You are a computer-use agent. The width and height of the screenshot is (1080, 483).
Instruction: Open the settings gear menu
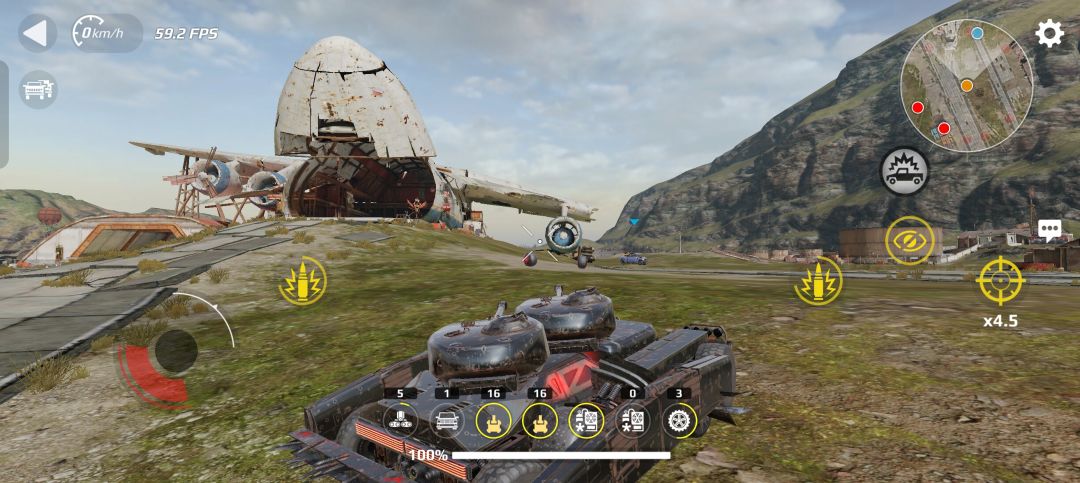(x=1049, y=33)
